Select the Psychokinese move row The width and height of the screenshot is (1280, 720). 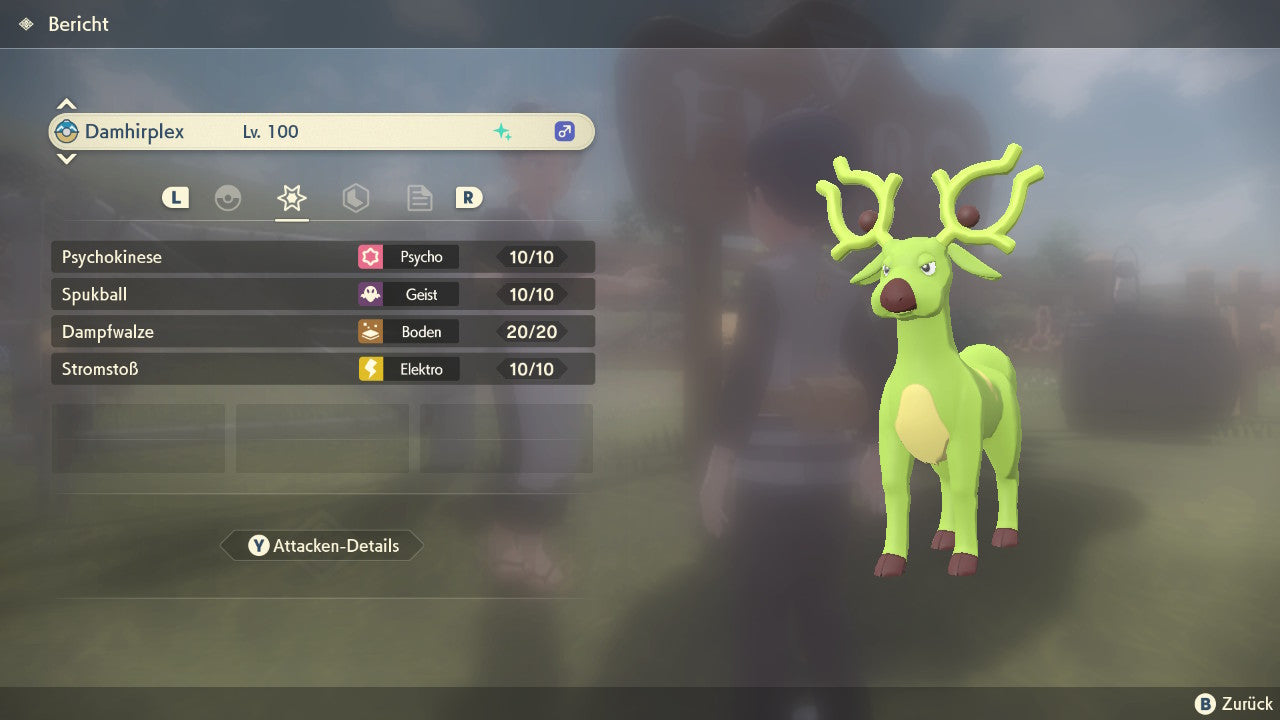[x=322, y=257]
